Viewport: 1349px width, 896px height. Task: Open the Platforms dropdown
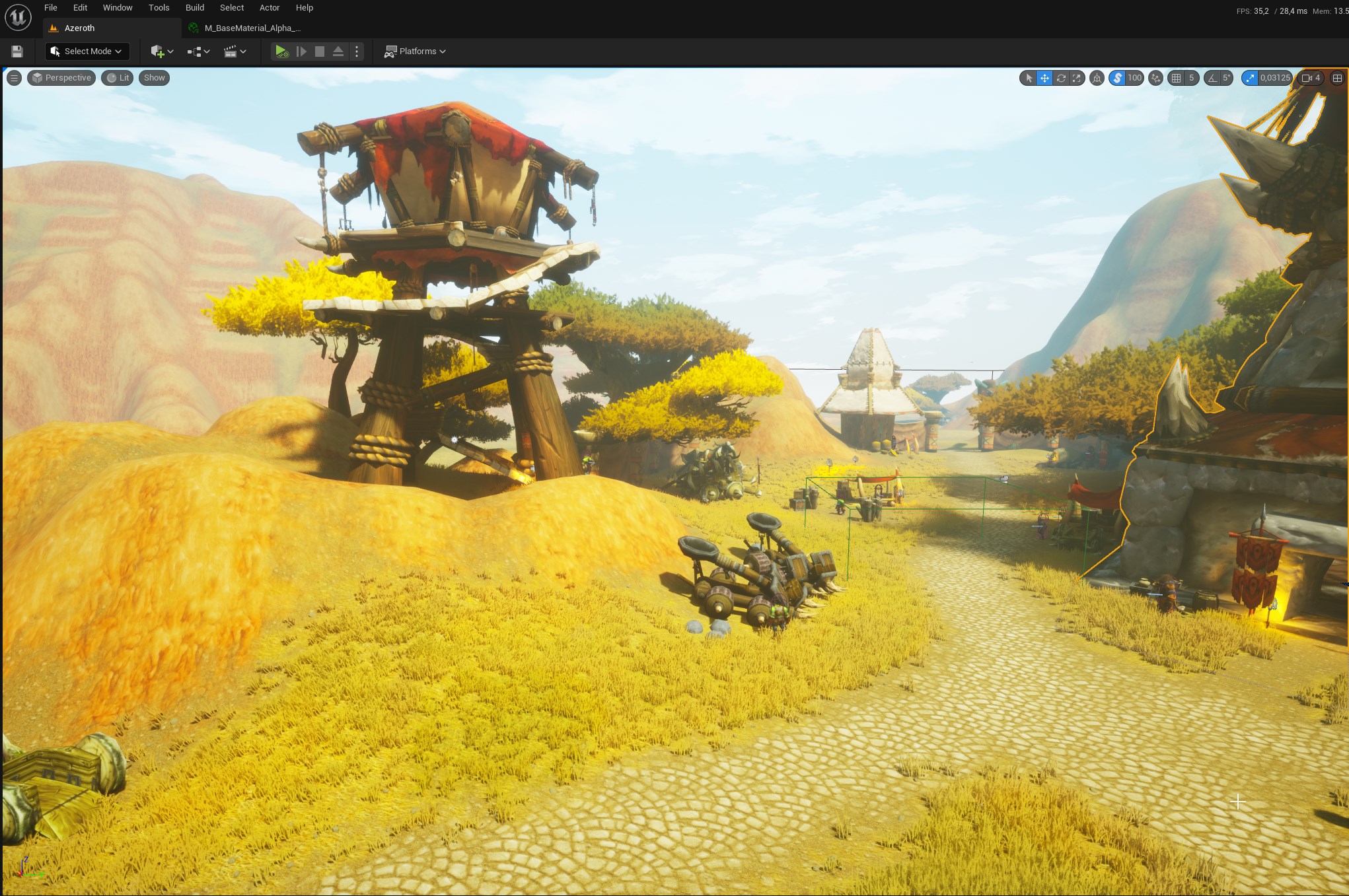(416, 52)
